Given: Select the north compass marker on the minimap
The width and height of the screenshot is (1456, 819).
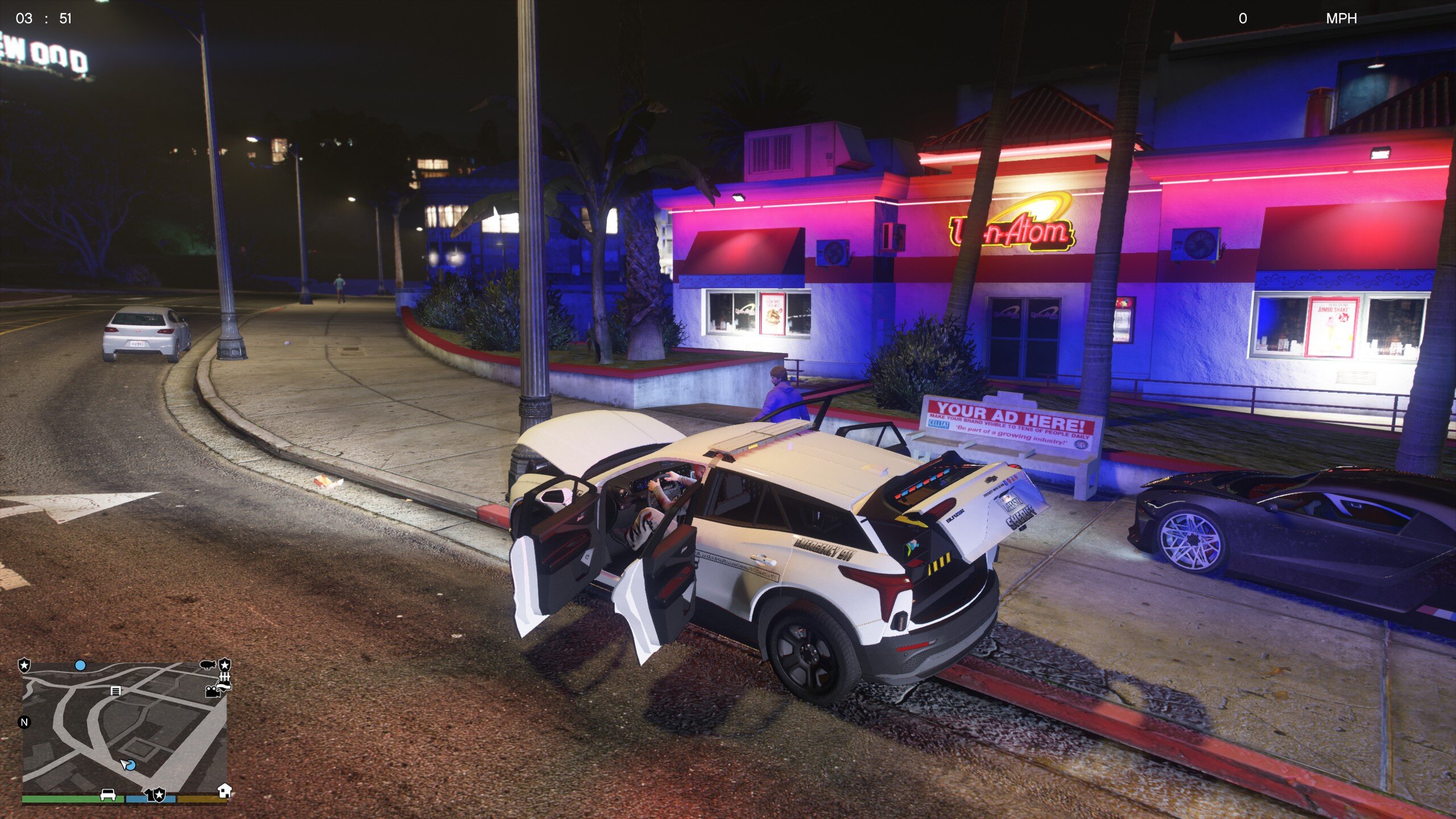Looking at the screenshot, I should tap(24, 722).
